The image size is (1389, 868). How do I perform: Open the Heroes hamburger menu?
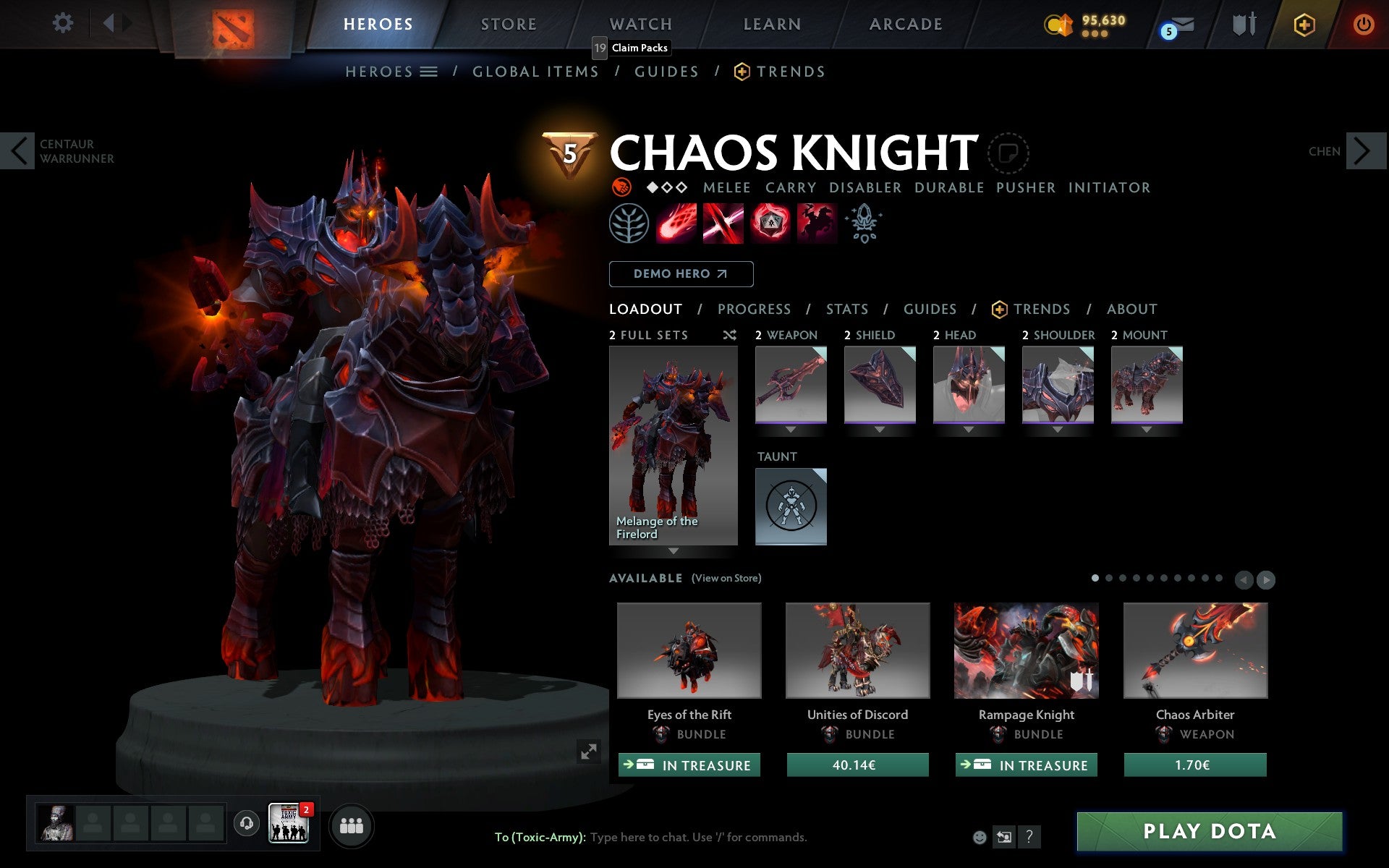(429, 72)
